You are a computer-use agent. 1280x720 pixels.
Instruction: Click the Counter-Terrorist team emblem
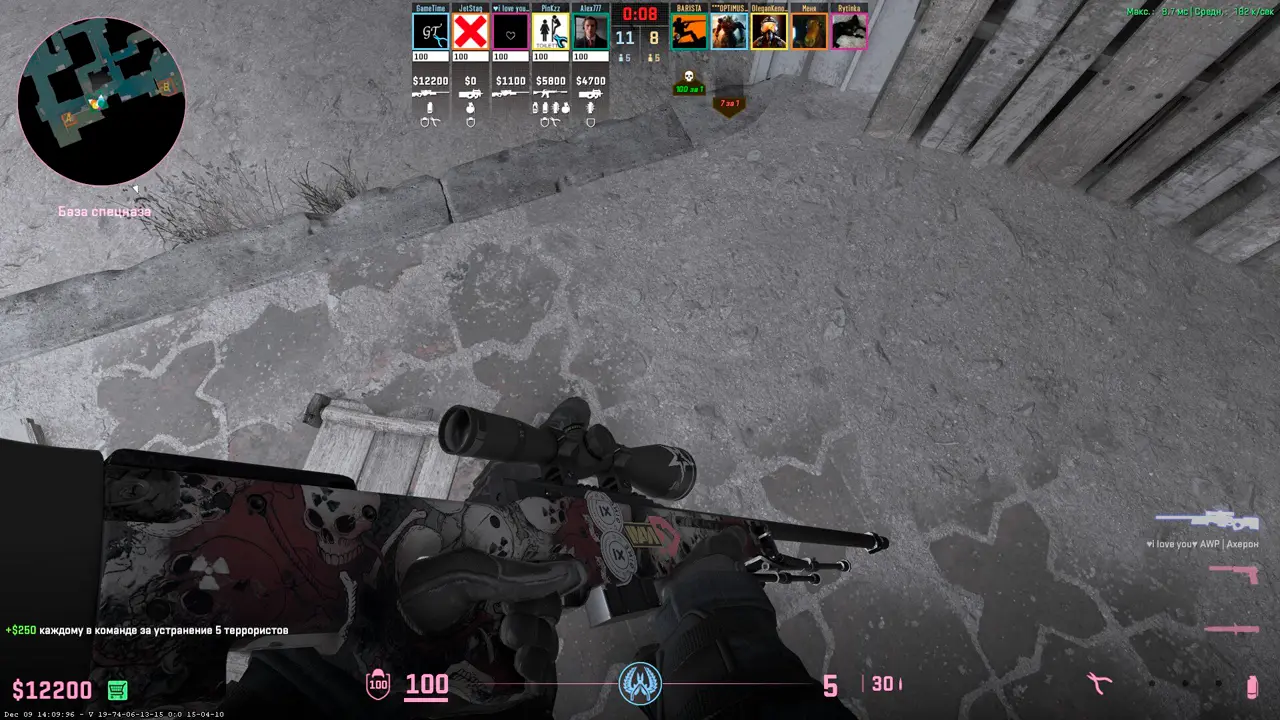(x=640, y=683)
